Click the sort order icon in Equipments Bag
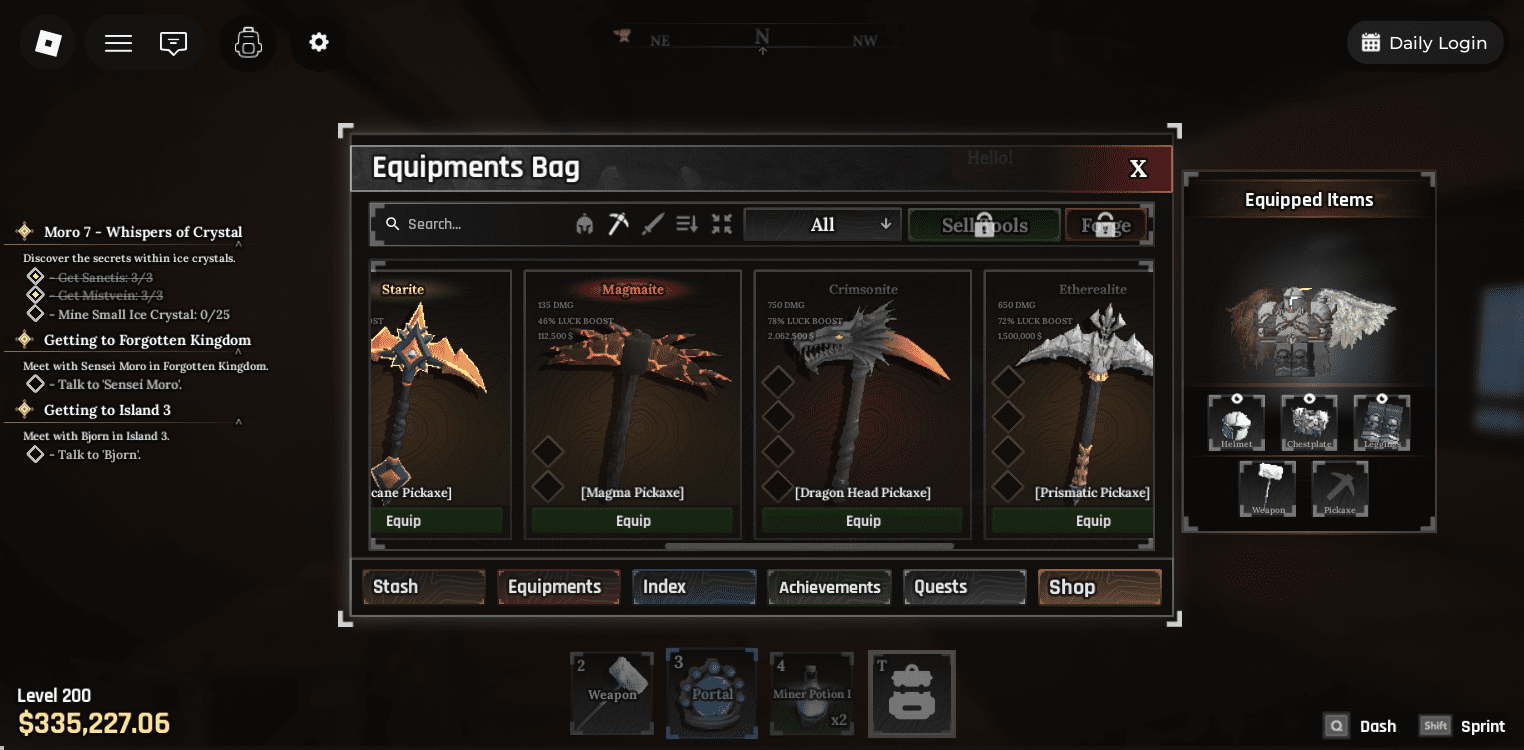 [686, 224]
